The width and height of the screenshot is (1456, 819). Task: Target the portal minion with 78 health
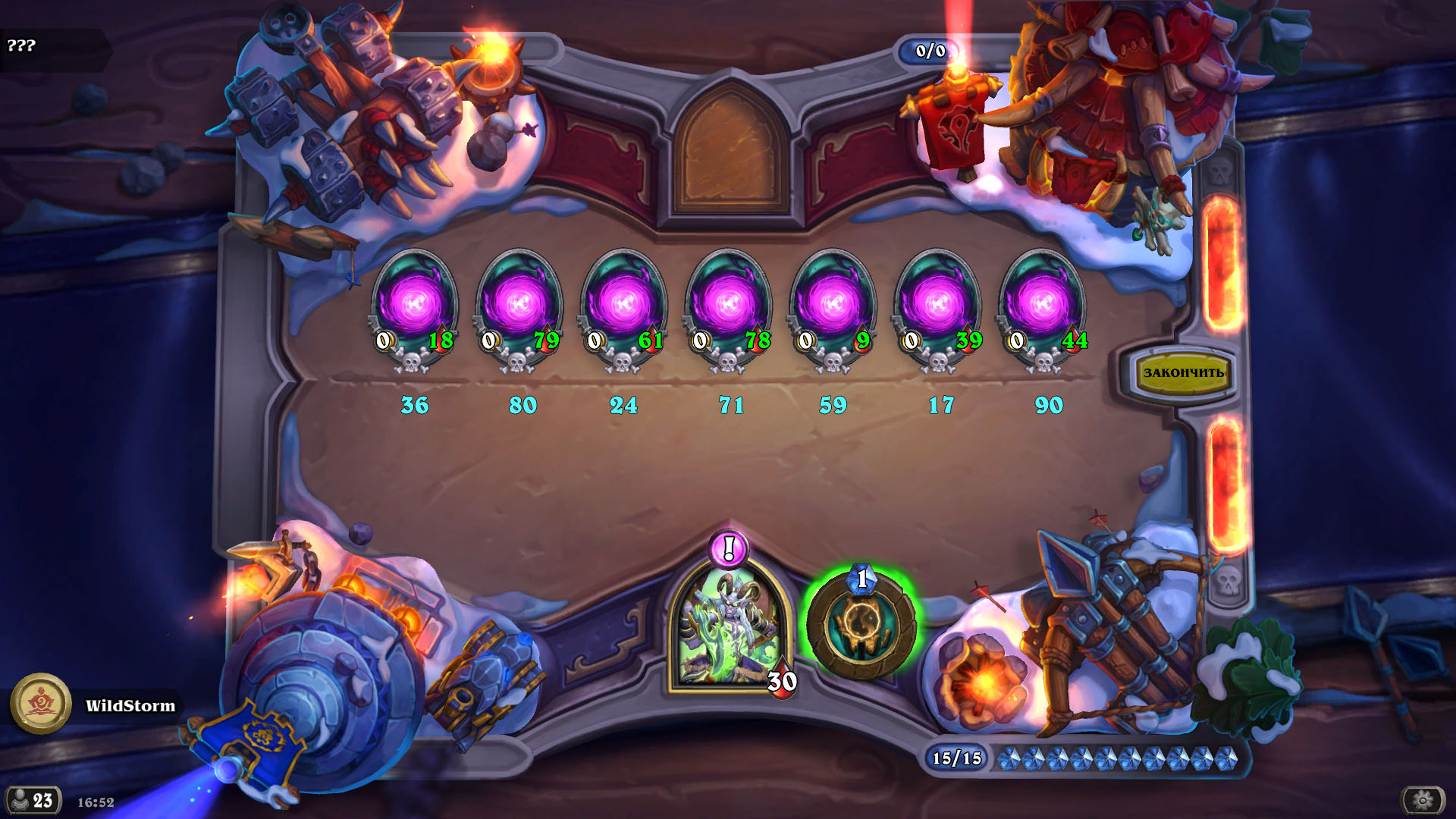729,307
